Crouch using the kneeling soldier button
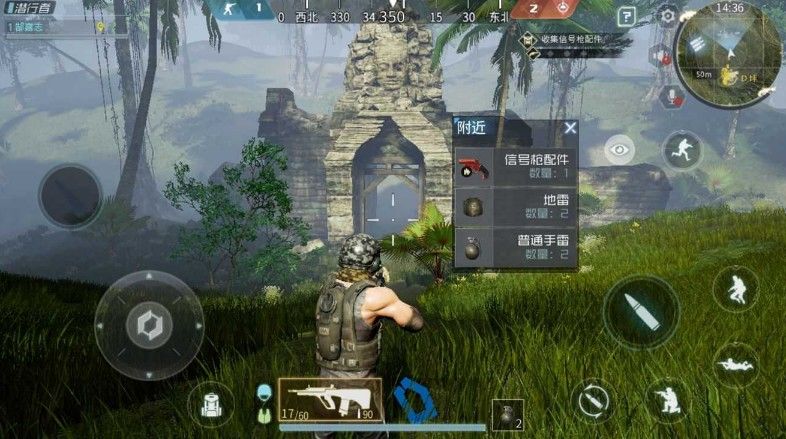 click(666, 400)
